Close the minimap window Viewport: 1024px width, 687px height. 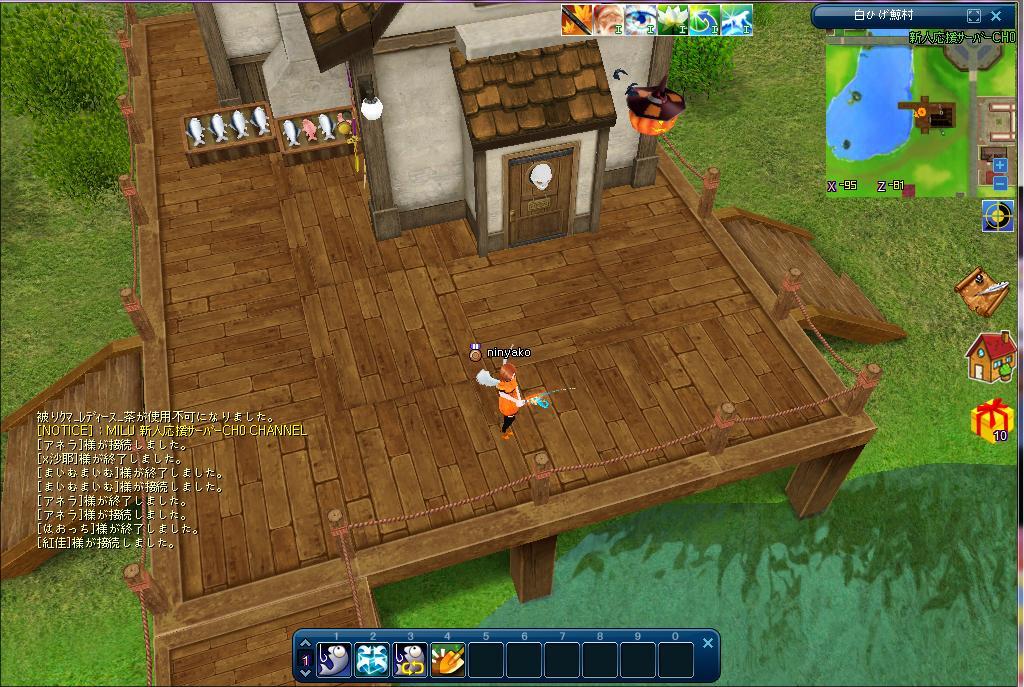coord(996,16)
